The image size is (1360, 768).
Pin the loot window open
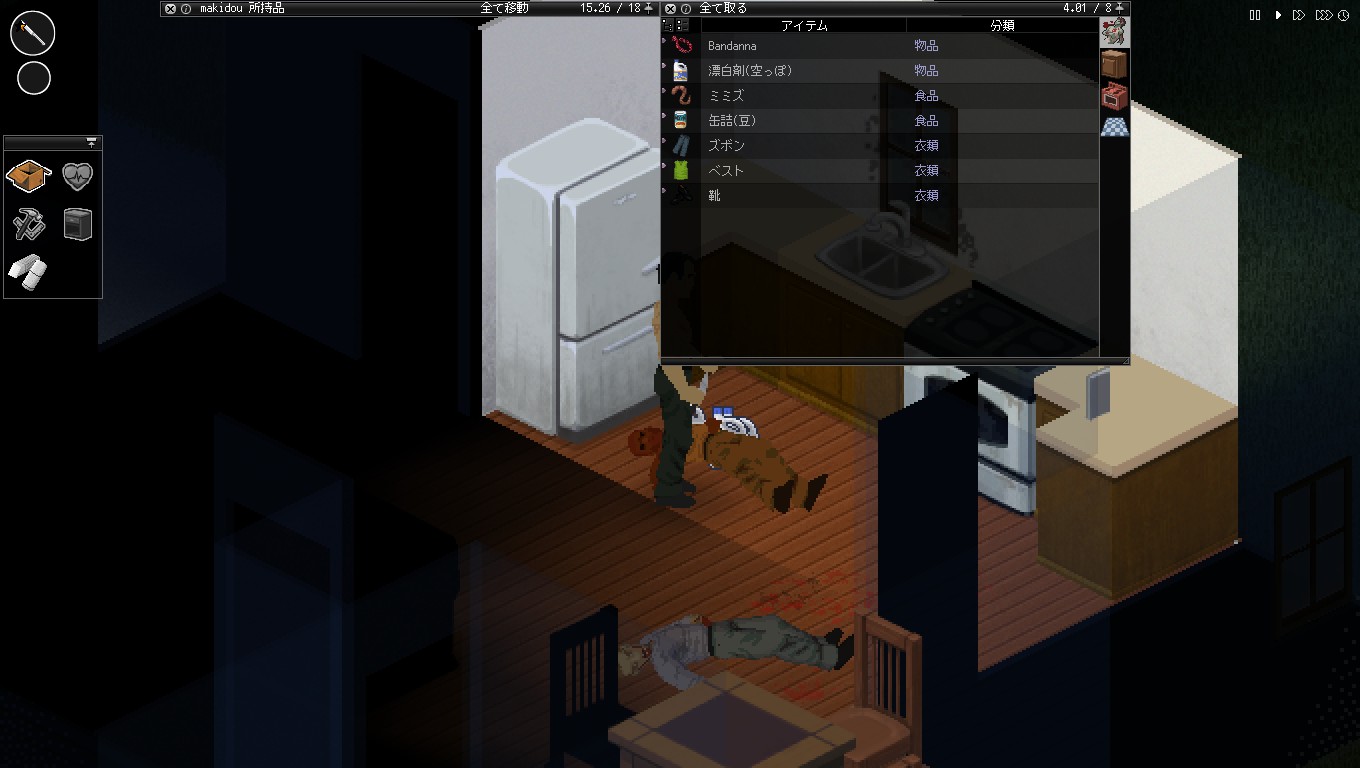[1121, 6]
